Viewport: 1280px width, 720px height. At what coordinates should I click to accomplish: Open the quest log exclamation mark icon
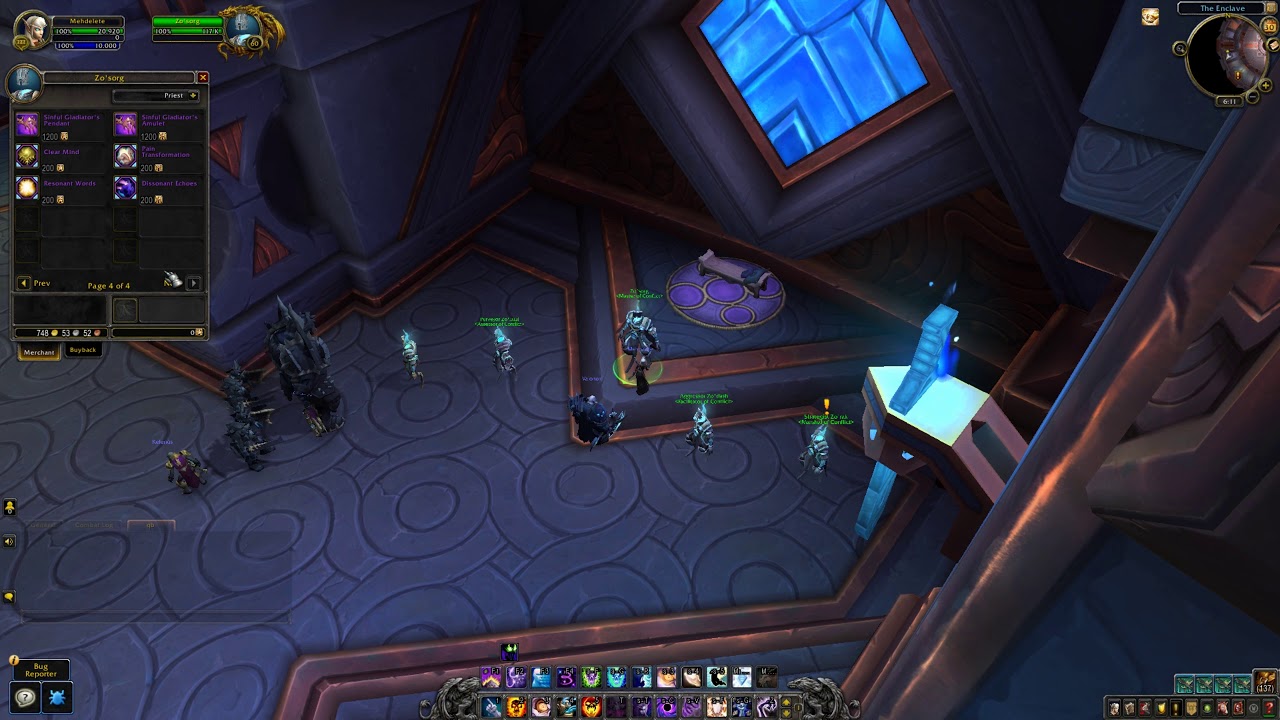point(1176,706)
